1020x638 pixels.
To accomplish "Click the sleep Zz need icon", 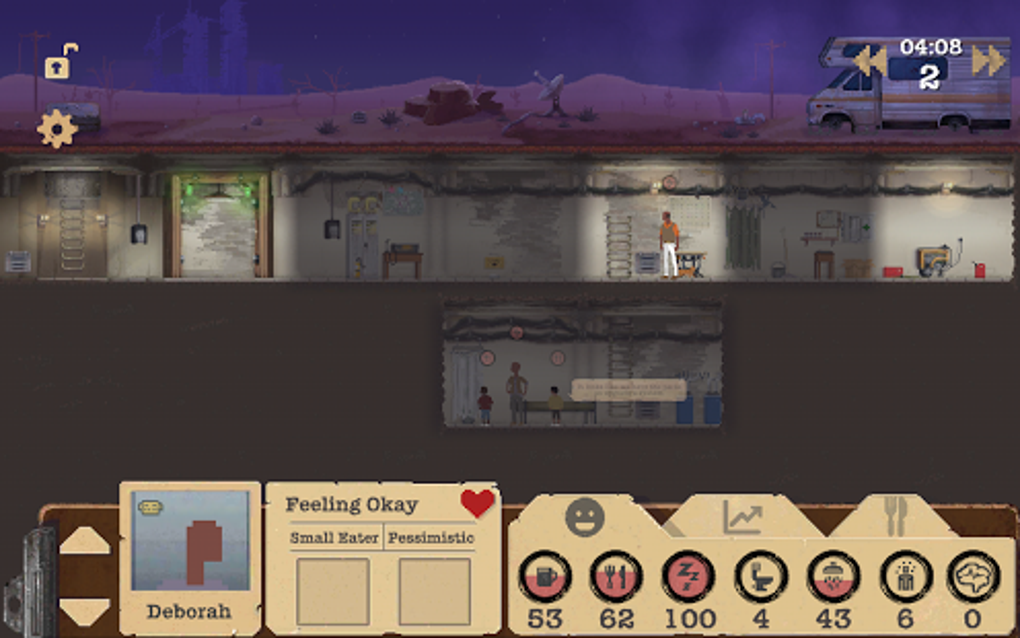I will [688, 576].
